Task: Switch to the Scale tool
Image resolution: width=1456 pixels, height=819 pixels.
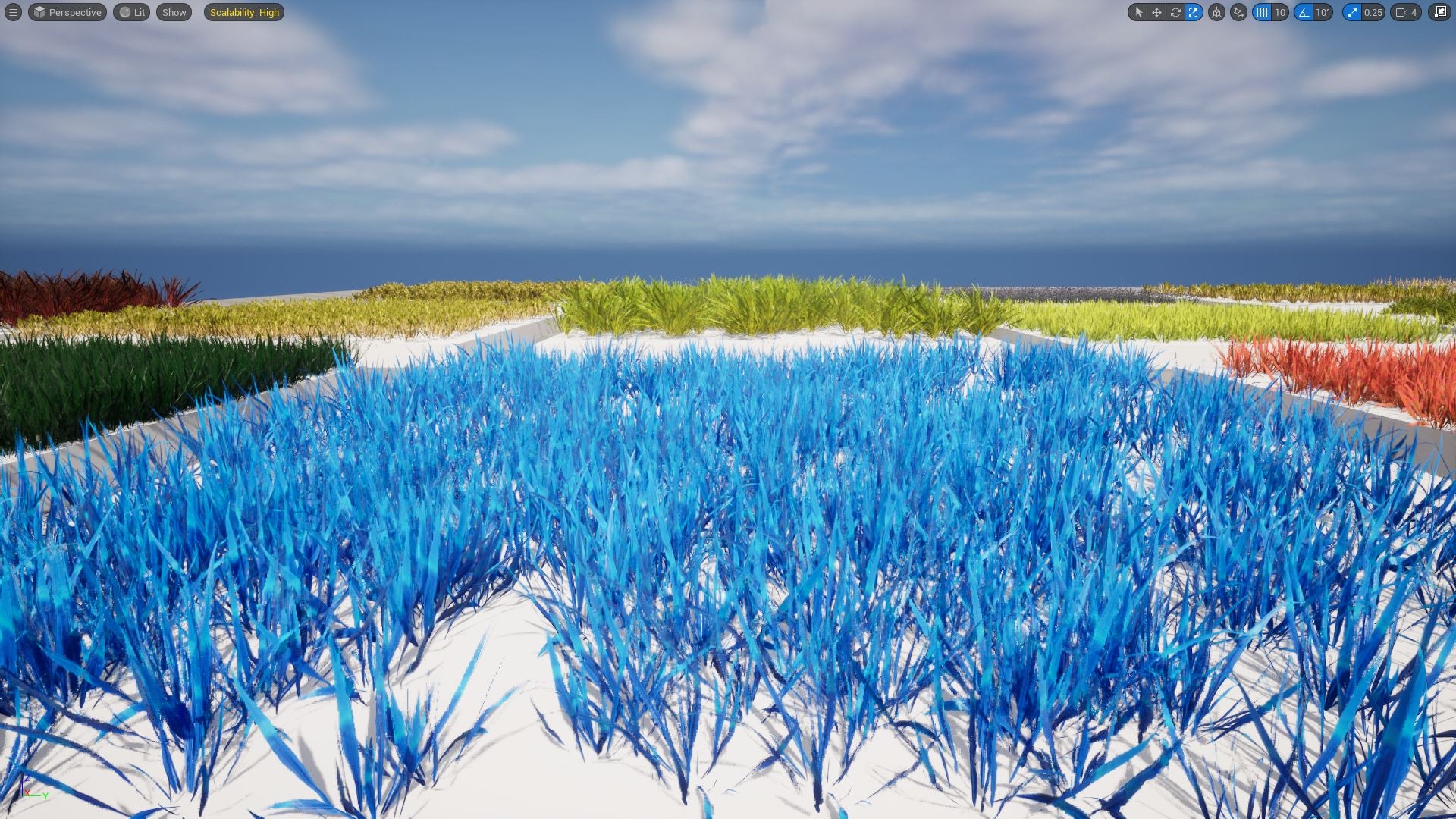Action: pyautogui.click(x=1194, y=12)
